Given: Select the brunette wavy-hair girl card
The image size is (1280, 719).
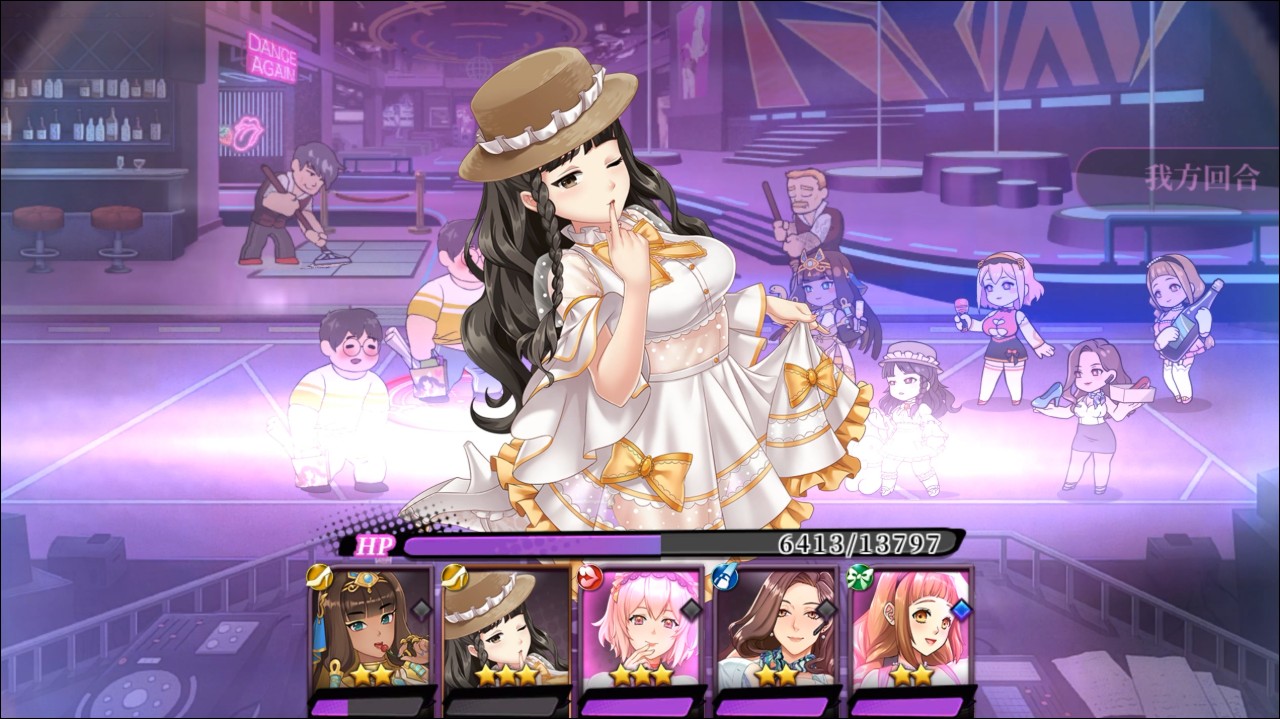Looking at the screenshot, I should click(x=778, y=627).
